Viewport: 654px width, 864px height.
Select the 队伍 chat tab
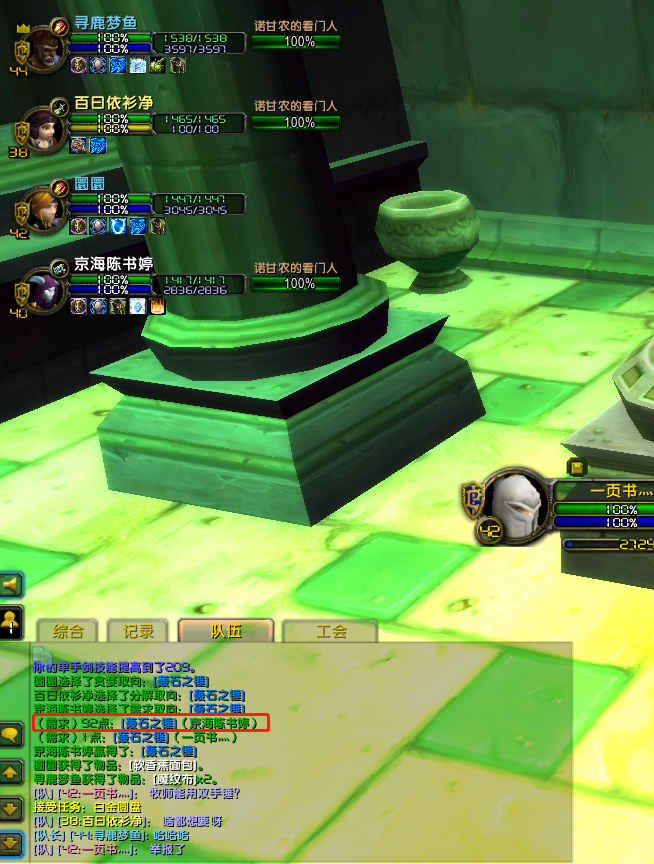226,631
